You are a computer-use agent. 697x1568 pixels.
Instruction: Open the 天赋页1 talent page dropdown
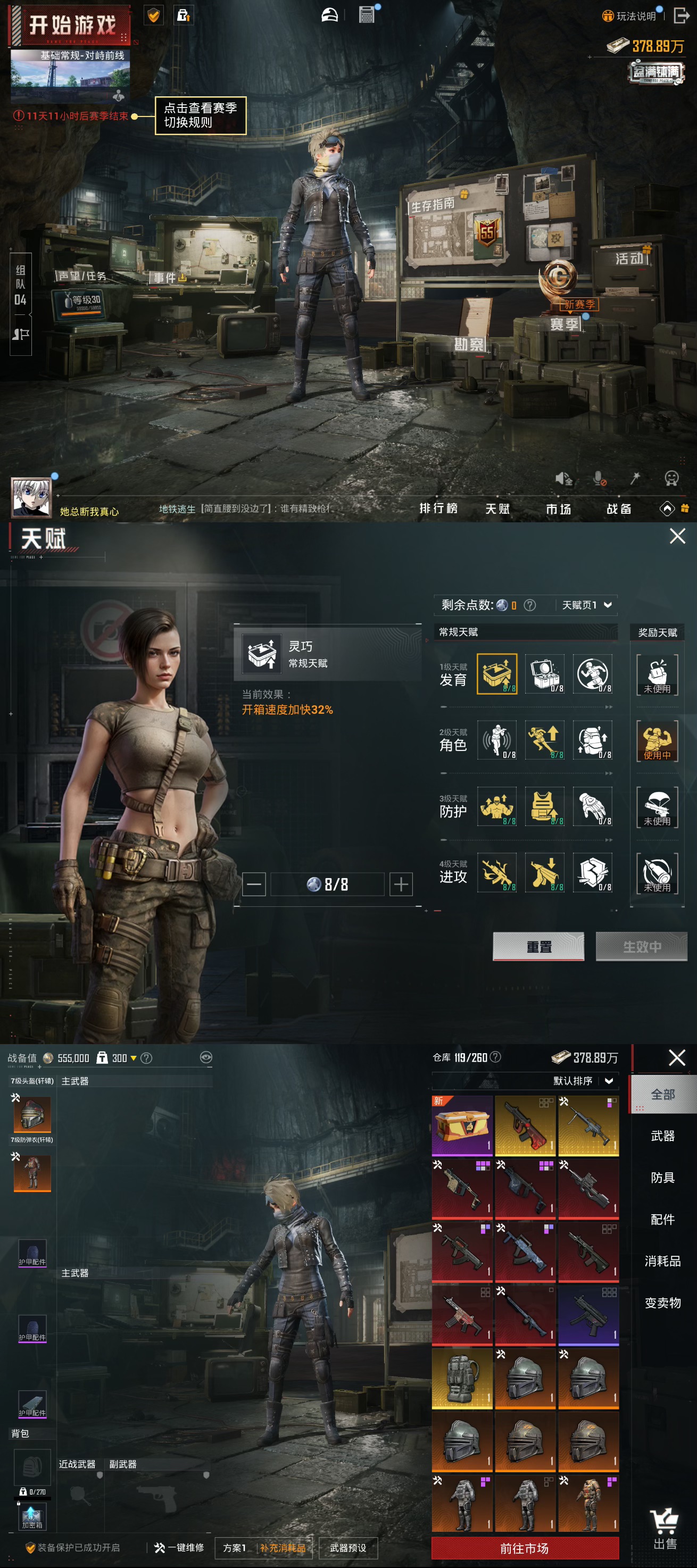click(x=586, y=605)
